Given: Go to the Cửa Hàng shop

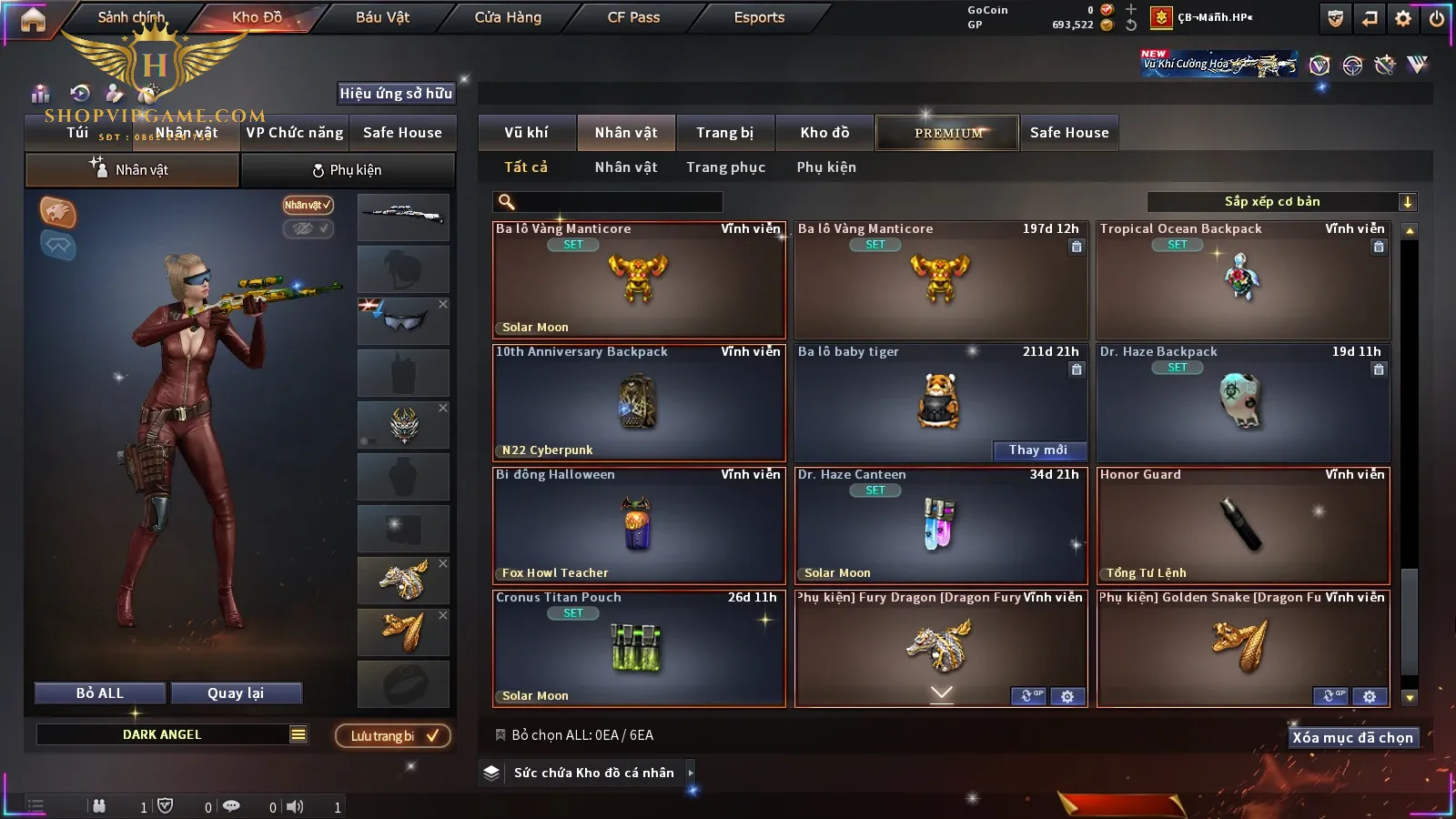Looking at the screenshot, I should [508, 17].
